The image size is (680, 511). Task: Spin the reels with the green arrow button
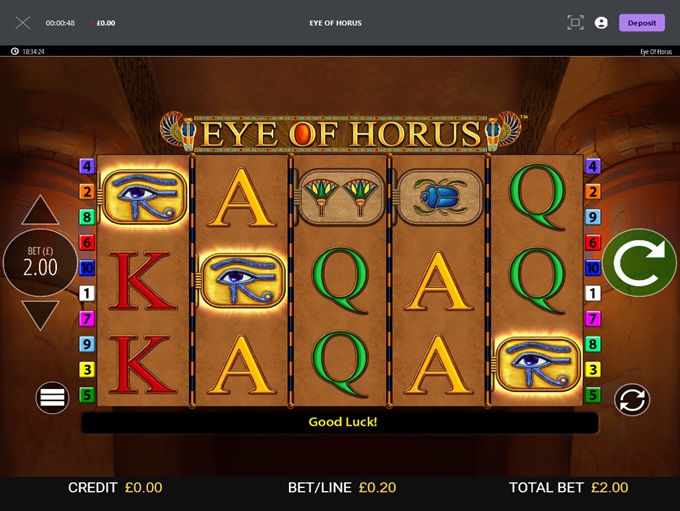tap(639, 263)
